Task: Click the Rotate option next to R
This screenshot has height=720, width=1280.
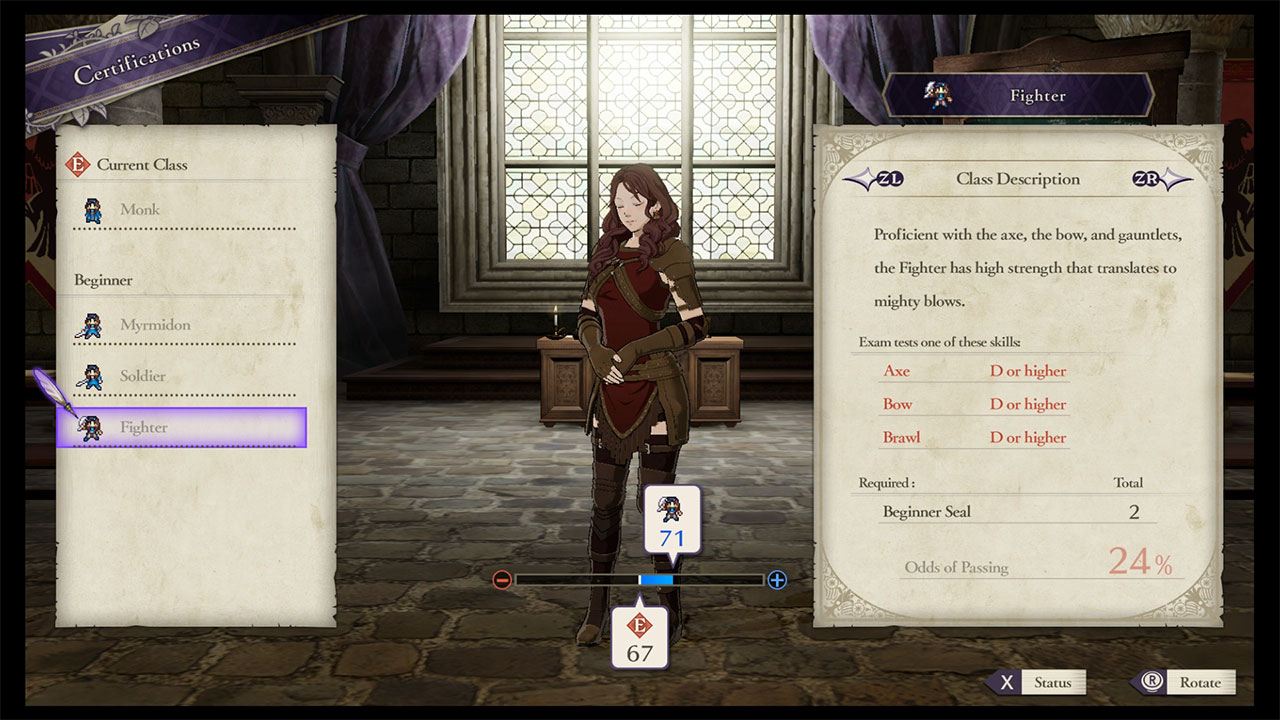Action: [1200, 682]
